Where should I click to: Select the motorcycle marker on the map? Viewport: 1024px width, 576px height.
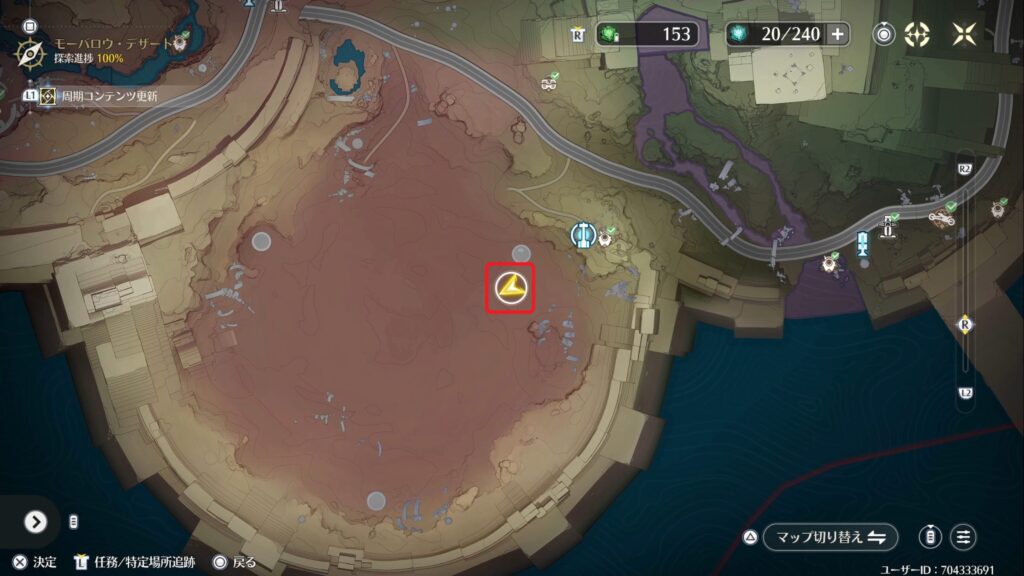pyautogui.click(x=939, y=215)
